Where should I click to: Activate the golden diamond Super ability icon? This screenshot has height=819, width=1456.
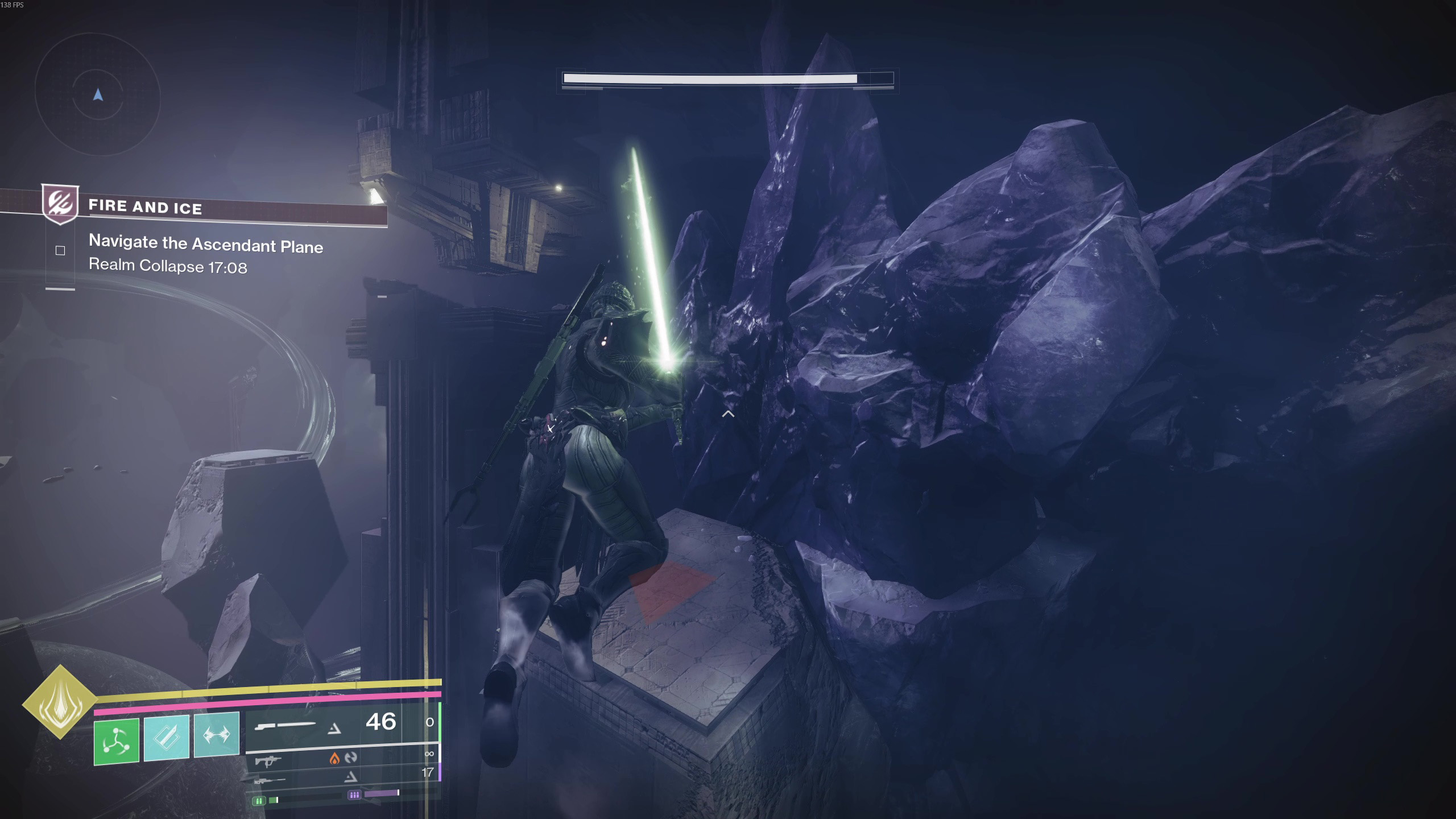60,702
